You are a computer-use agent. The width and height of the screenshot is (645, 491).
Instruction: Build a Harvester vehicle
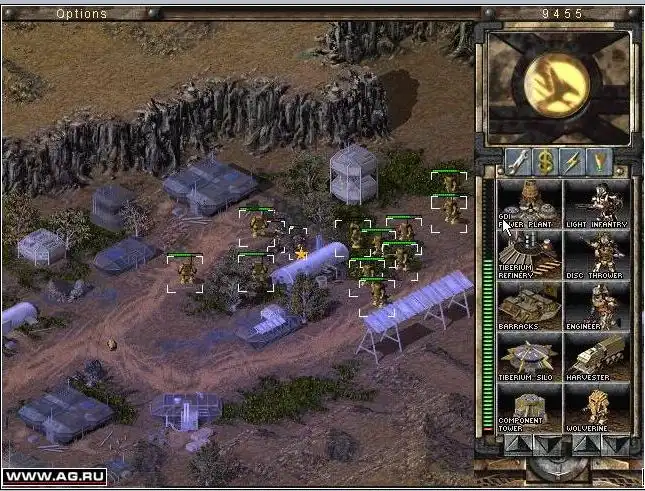(x=597, y=358)
